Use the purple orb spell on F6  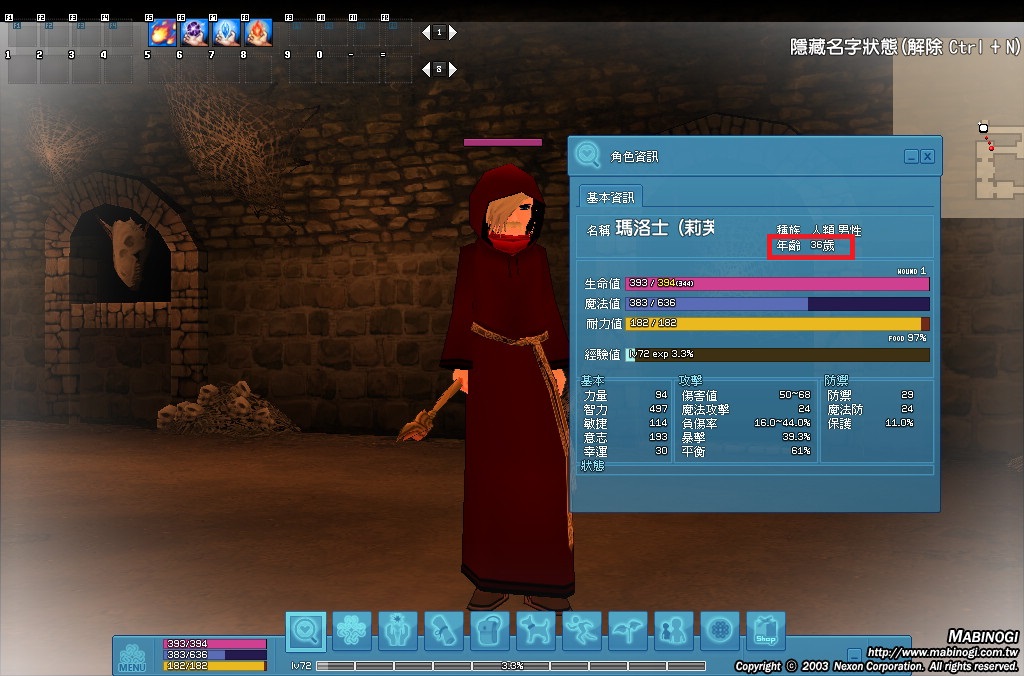(195, 34)
